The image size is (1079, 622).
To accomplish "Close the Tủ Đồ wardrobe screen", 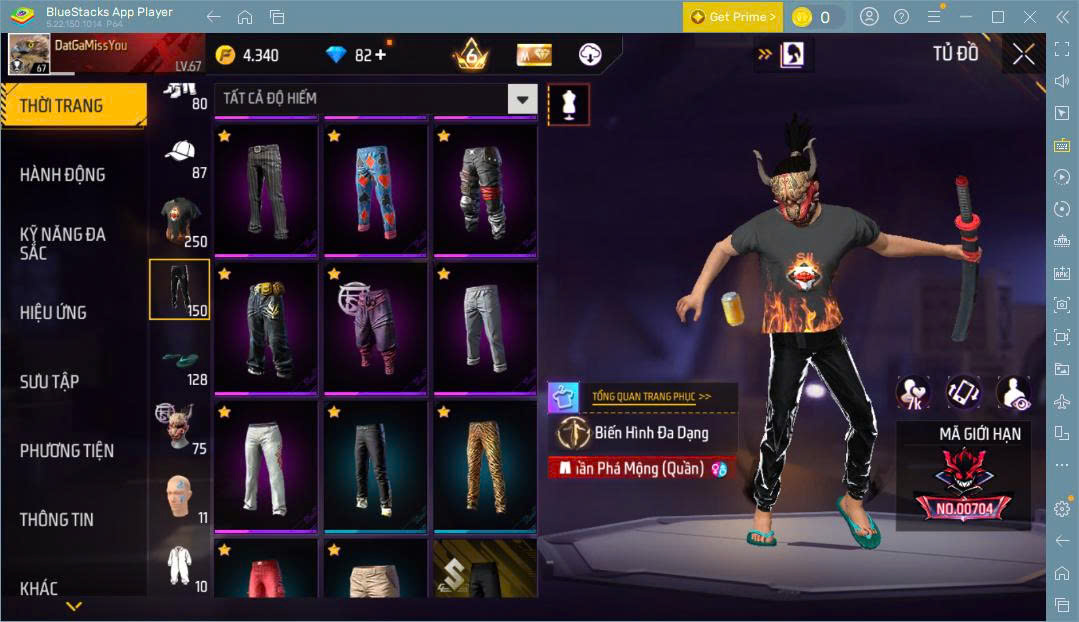I will coord(1023,54).
